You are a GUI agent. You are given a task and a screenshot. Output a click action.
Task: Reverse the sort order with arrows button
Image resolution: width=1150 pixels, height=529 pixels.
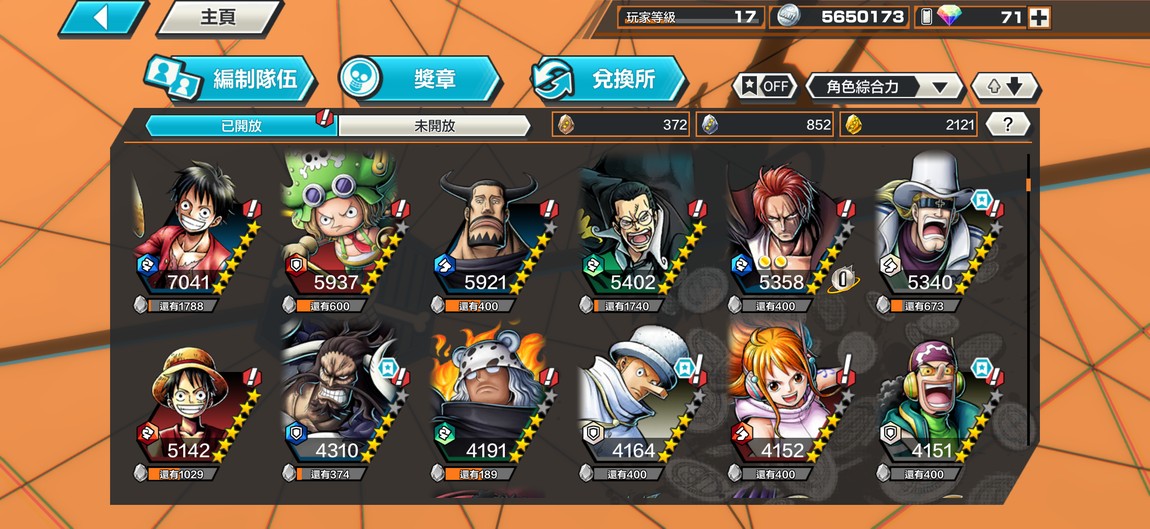pyautogui.click(x=1005, y=87)
